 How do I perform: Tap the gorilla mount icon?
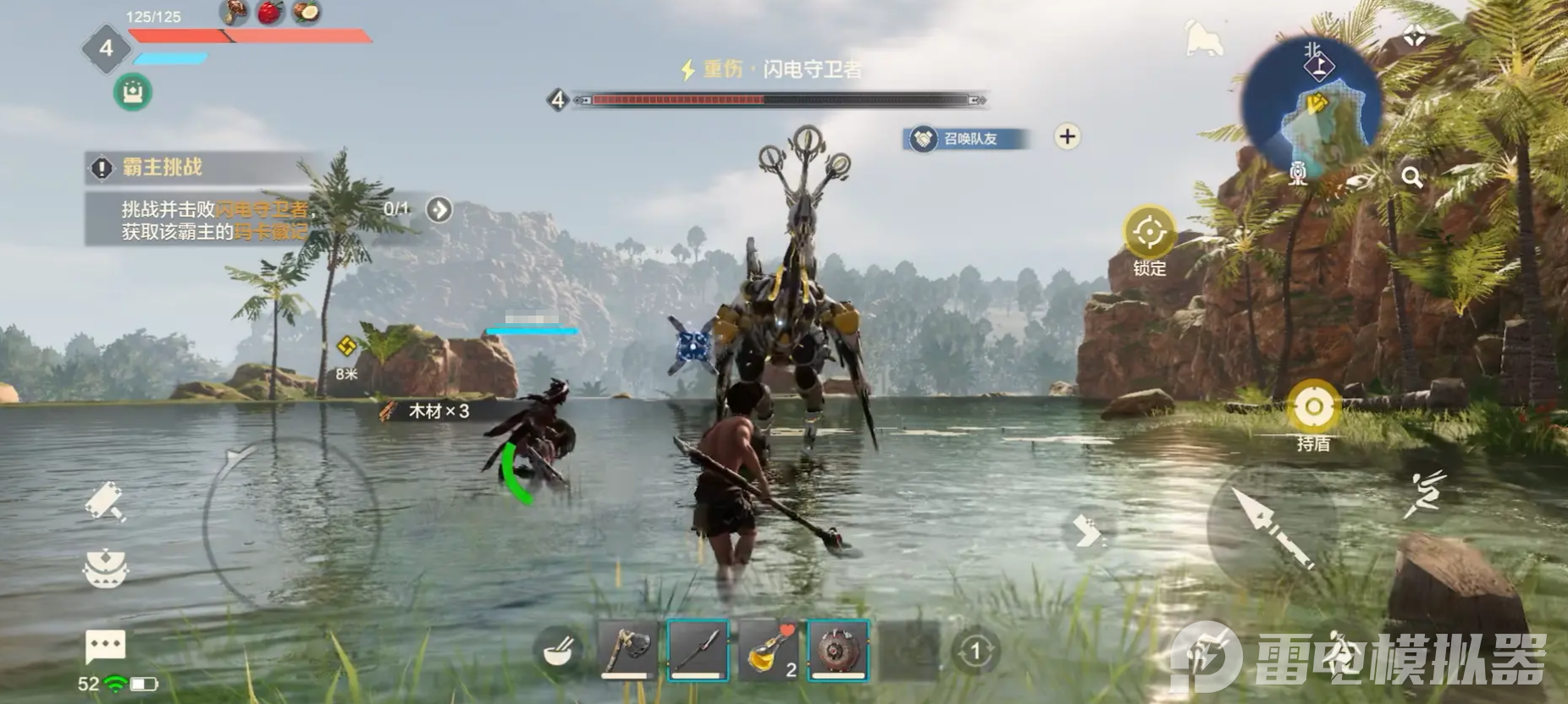click(1203, 38)
